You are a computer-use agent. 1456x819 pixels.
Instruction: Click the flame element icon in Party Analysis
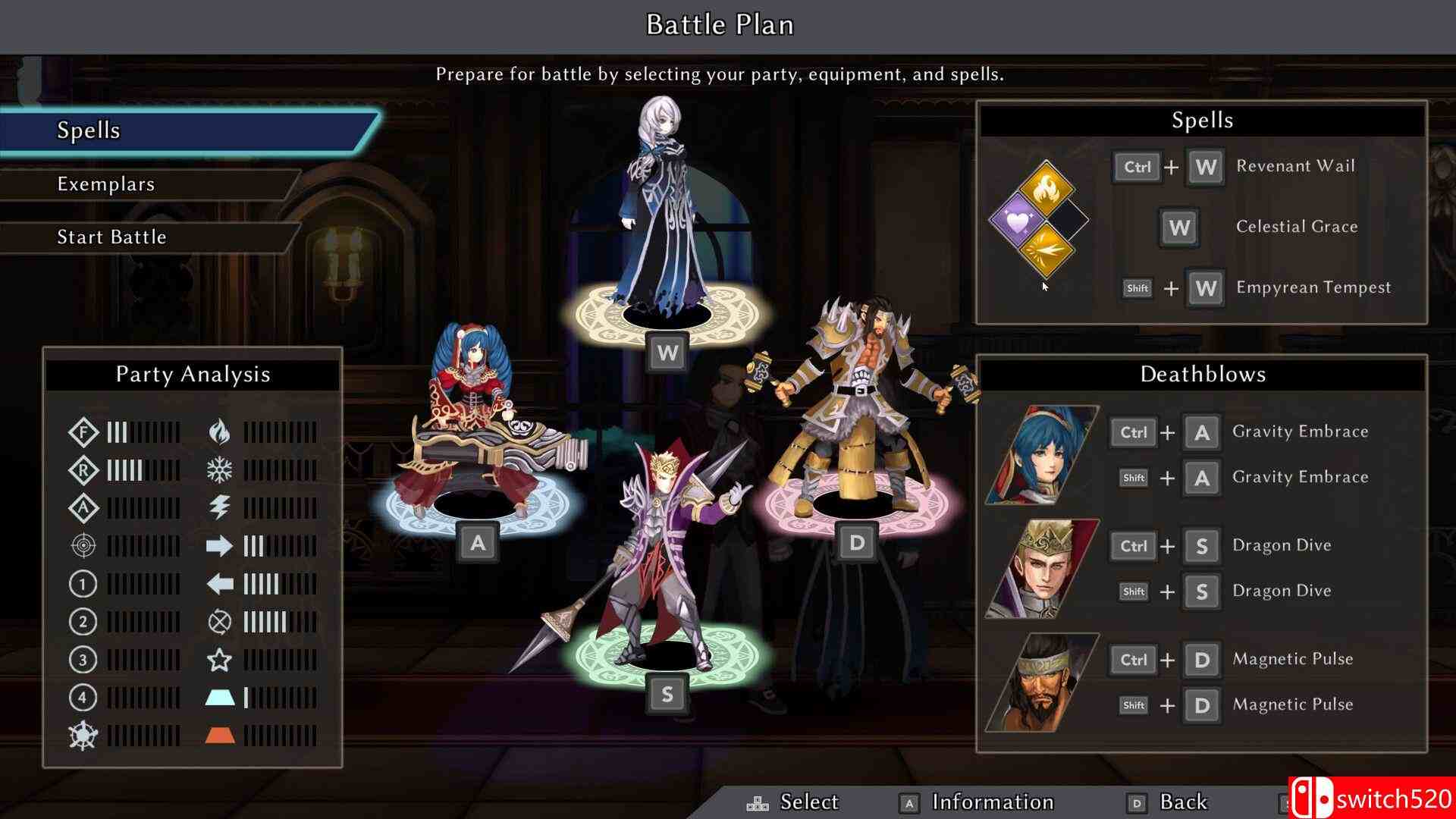220,432
